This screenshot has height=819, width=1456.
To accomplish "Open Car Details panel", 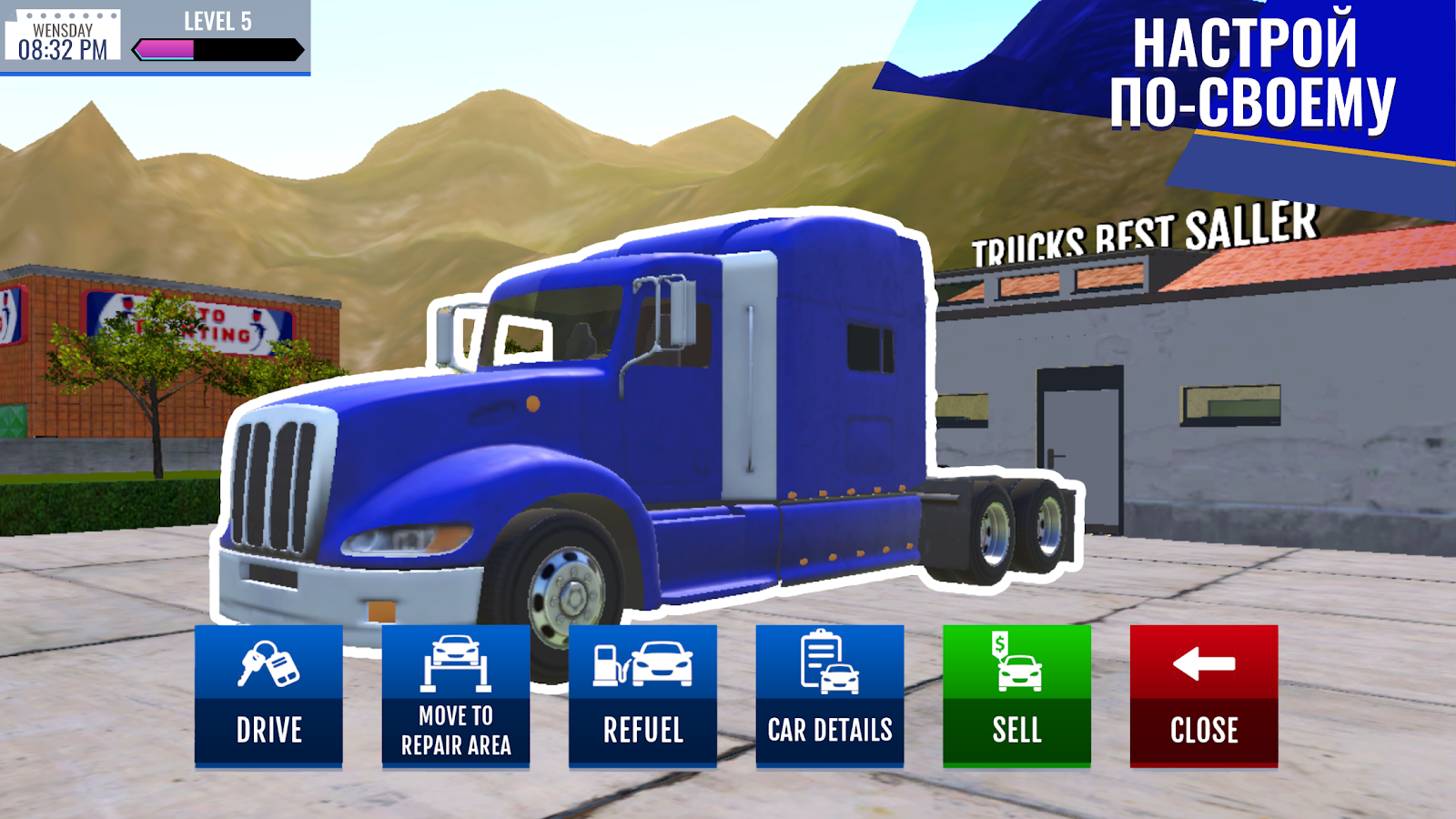I will coord(830,696).
